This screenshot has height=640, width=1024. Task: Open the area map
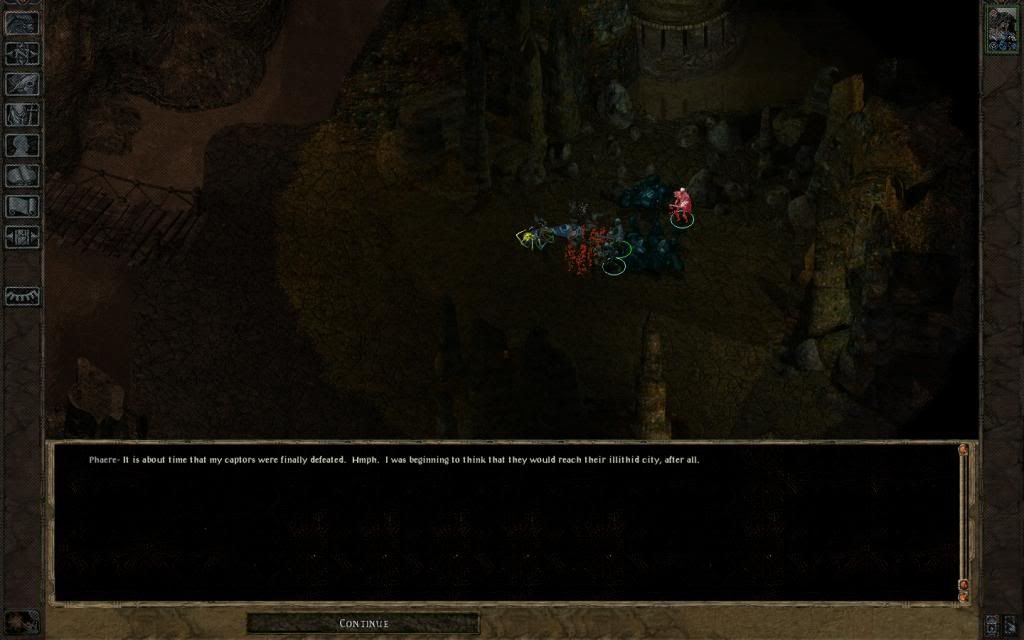[22, 53]
